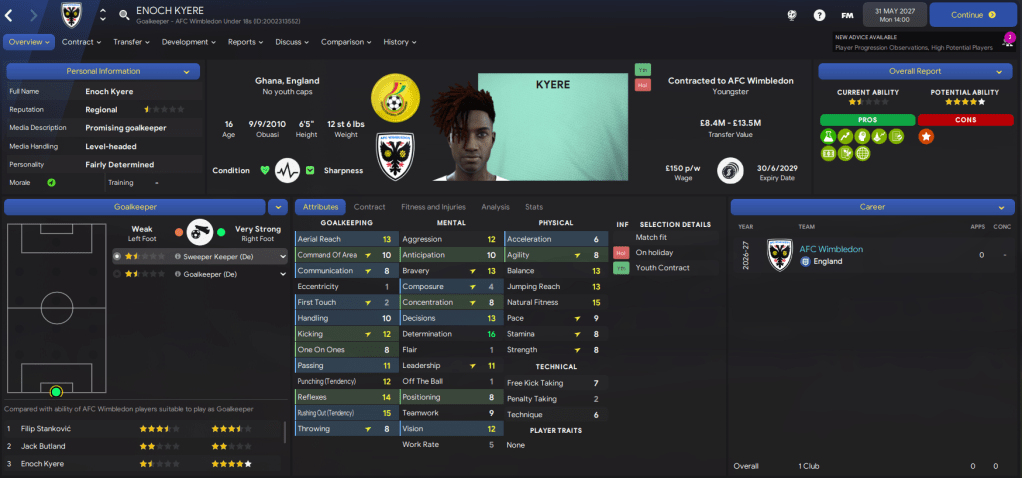
Task: Expand the Personal Information panel dropdown
Action: 186,72
